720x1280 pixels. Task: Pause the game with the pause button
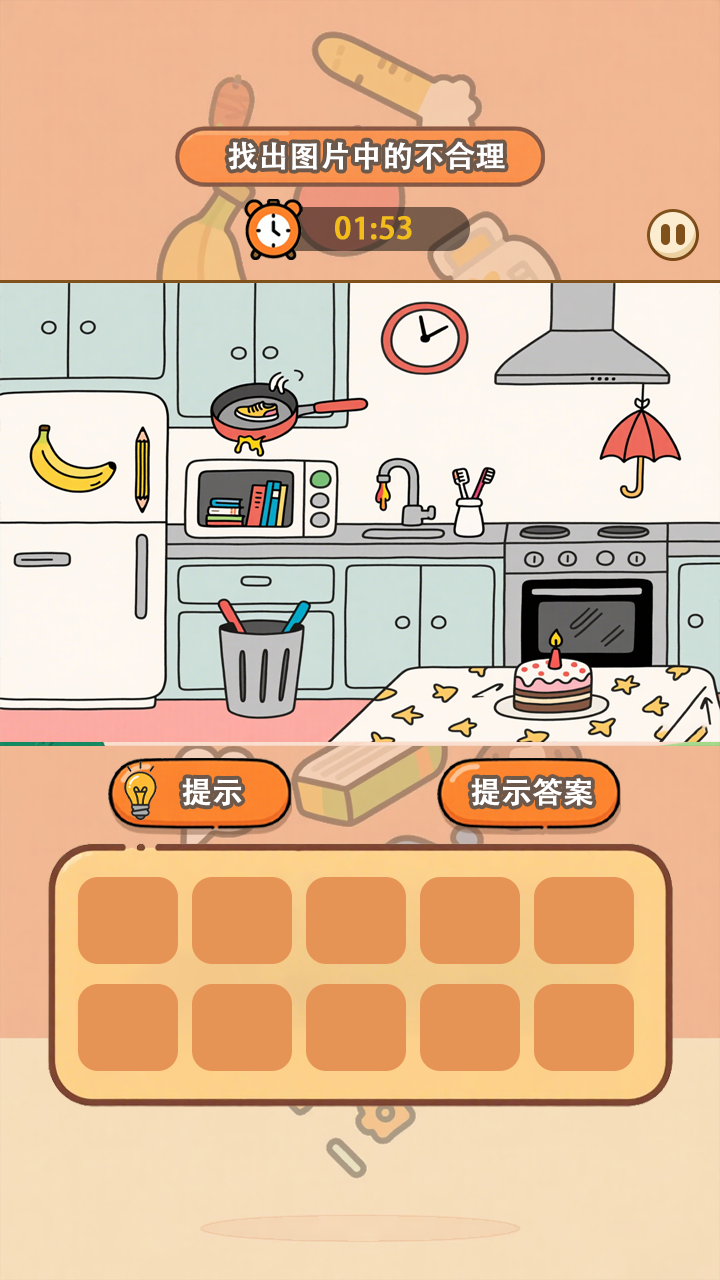tap(672, 235)
